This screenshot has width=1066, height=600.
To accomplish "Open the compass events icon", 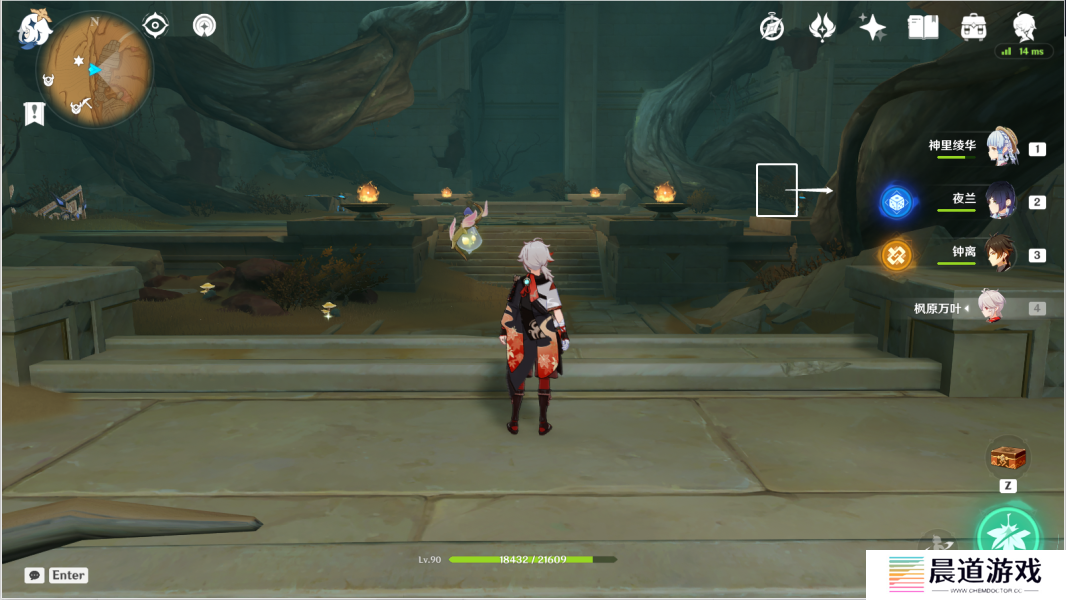I will pyautogui.click(x=771, y=27).
